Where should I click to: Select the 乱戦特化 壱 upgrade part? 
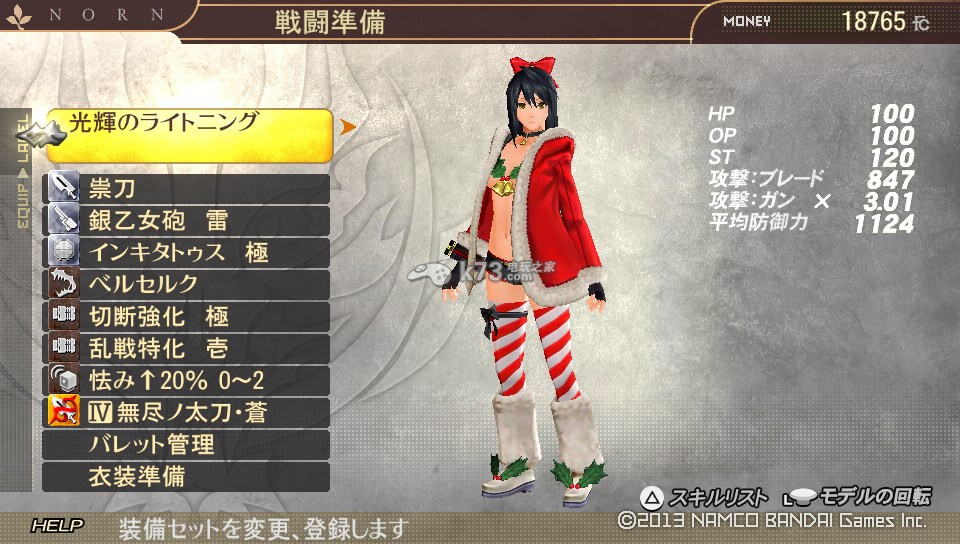coord(188,348)
